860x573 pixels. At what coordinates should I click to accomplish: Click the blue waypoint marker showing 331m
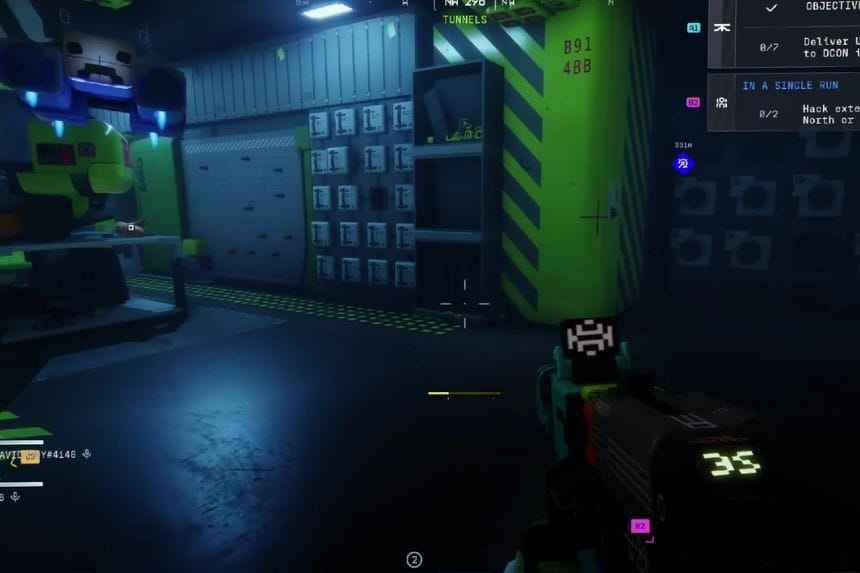pos(683,163)
